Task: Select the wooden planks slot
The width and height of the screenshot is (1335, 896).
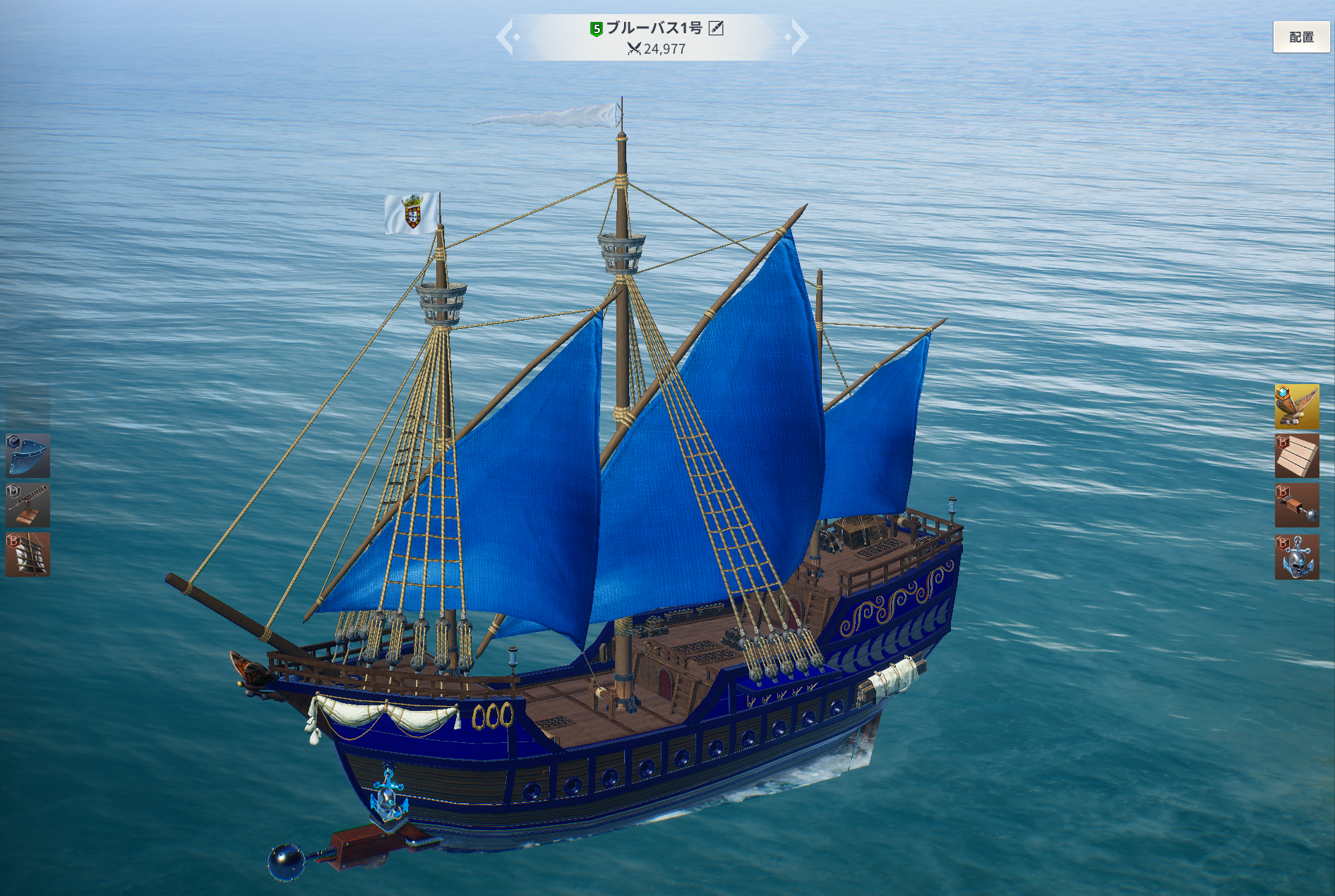Action: coord(1296,455)
